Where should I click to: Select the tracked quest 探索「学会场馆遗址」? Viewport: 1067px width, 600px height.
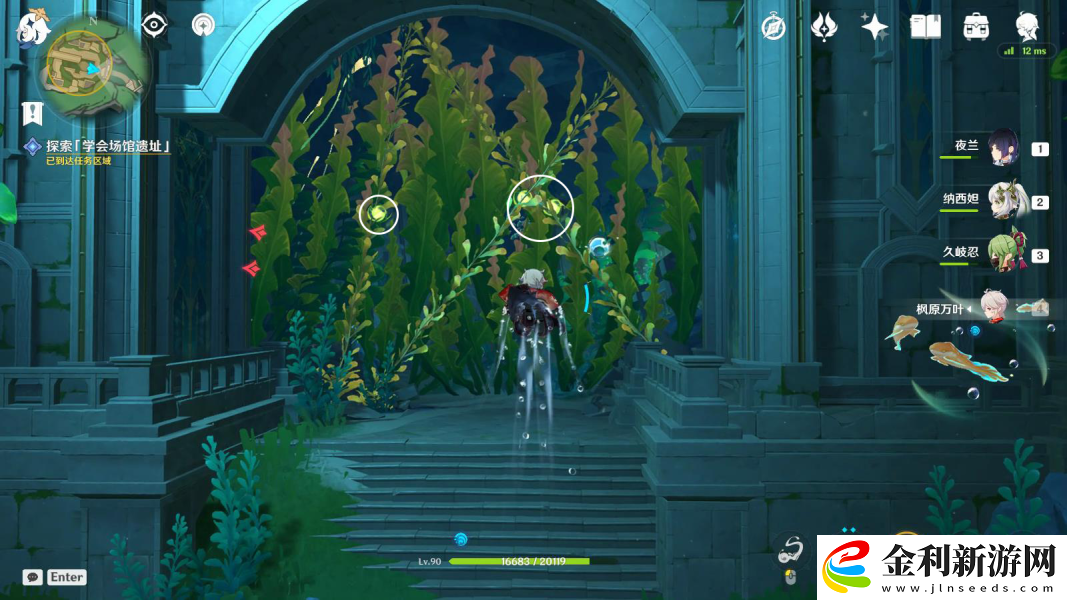(x=108, y=146)
